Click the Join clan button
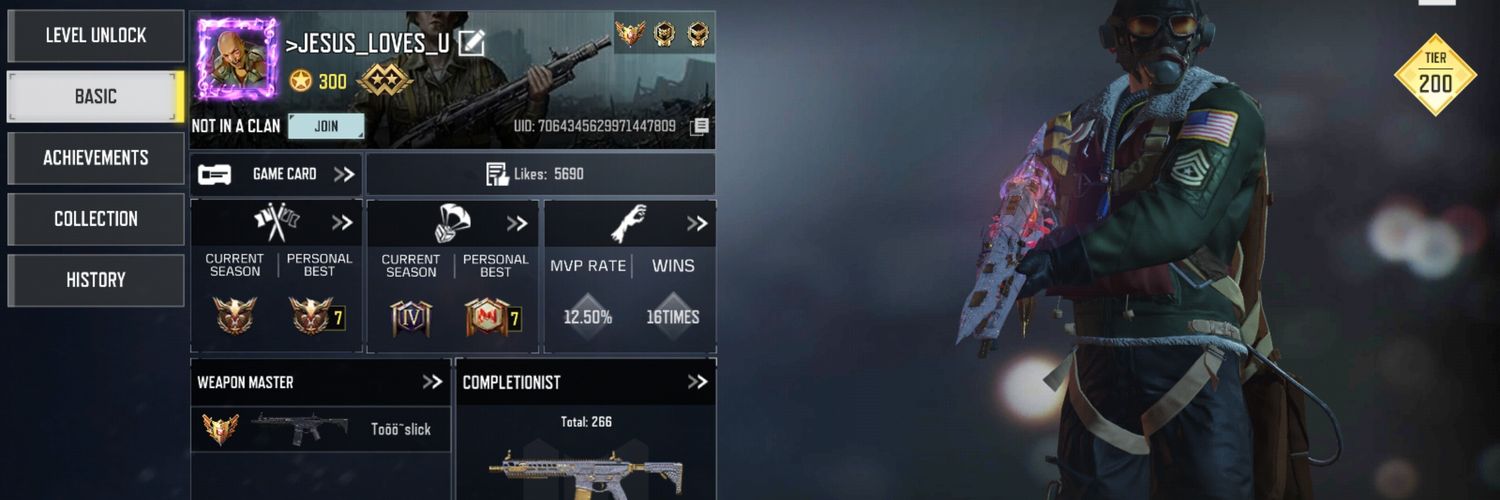 (326, 126)
